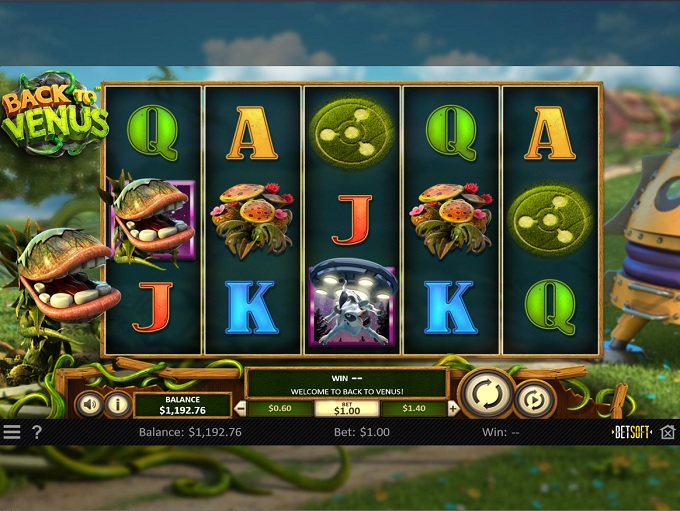Increase the bet with the plus button
Image resolution: width=680 pixels, height=511 pixels.
[454, 408]
